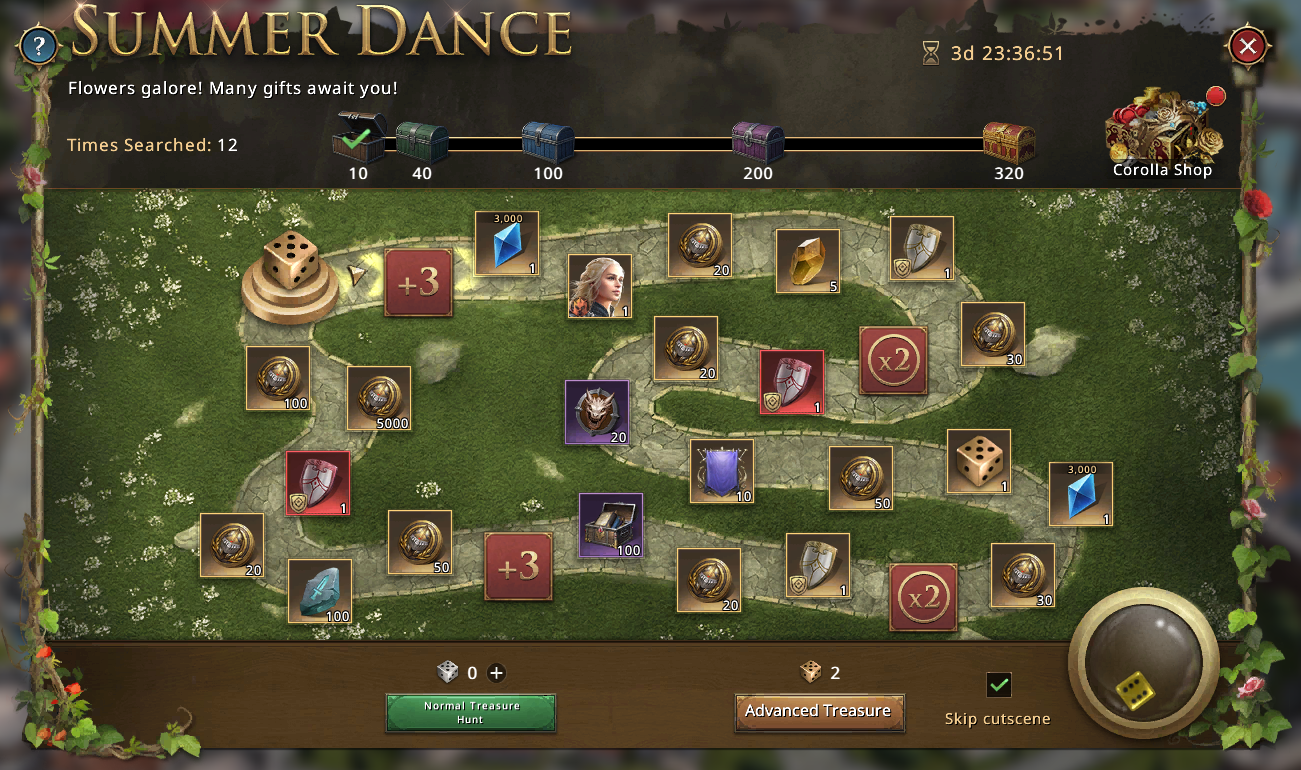Open the Corolla Shop

click(x=1162, y=133)
